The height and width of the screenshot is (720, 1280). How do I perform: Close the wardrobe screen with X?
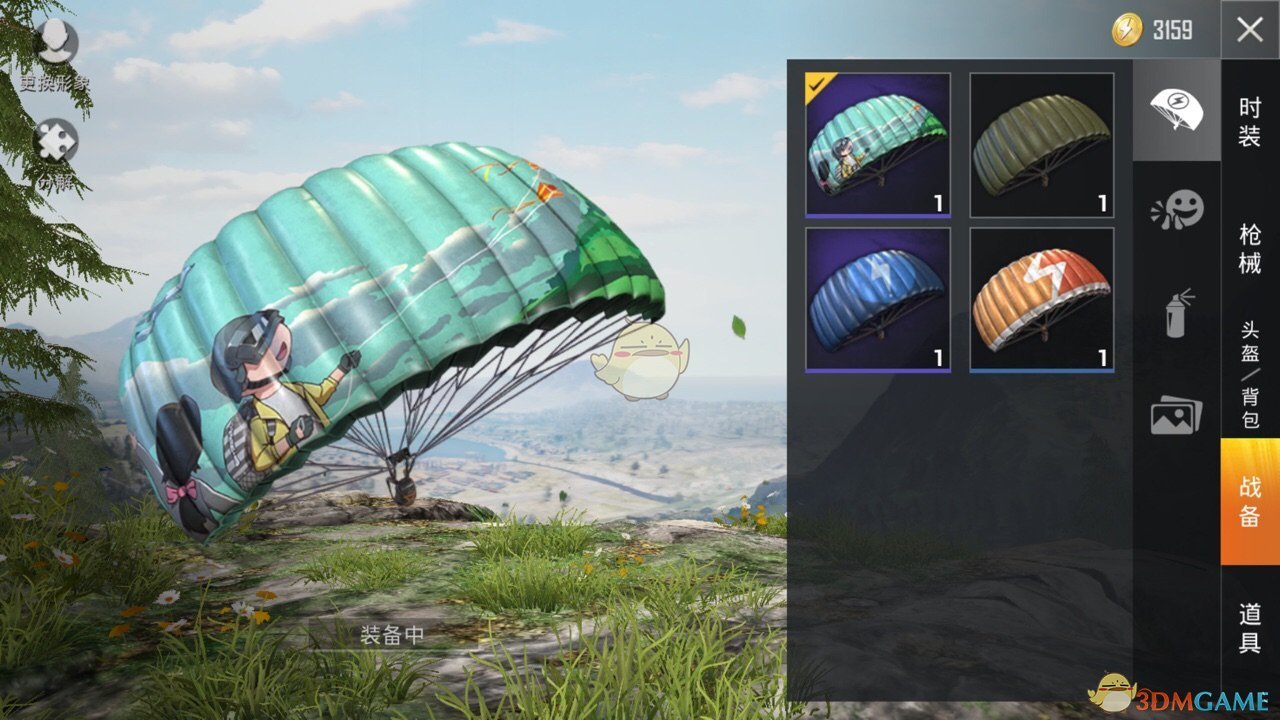pyautogui.click(x=1249, y=30)
